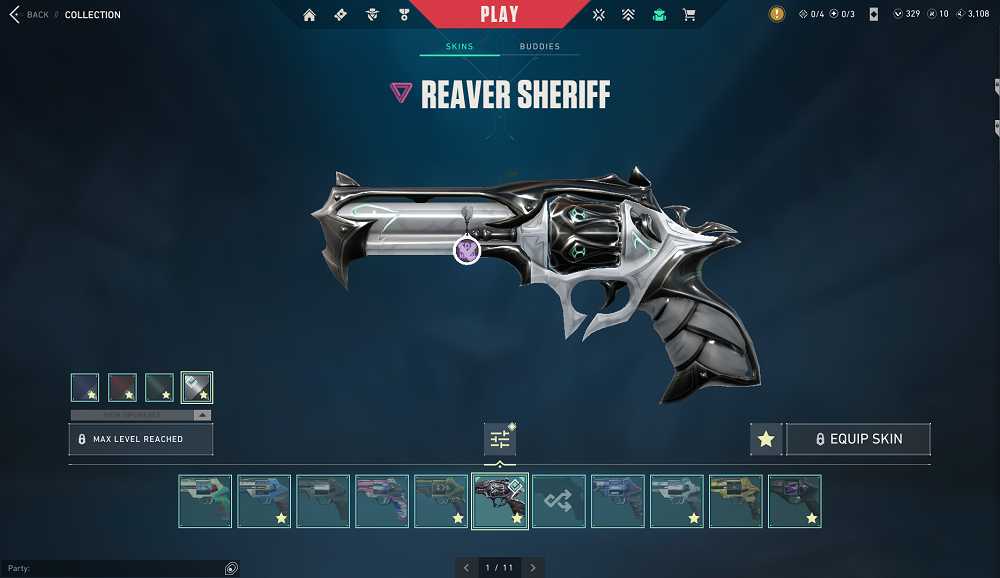This screenshot has width=1000, height=578.
Task: Switch to the Buddies tab
Action: [x=539, y=47]
